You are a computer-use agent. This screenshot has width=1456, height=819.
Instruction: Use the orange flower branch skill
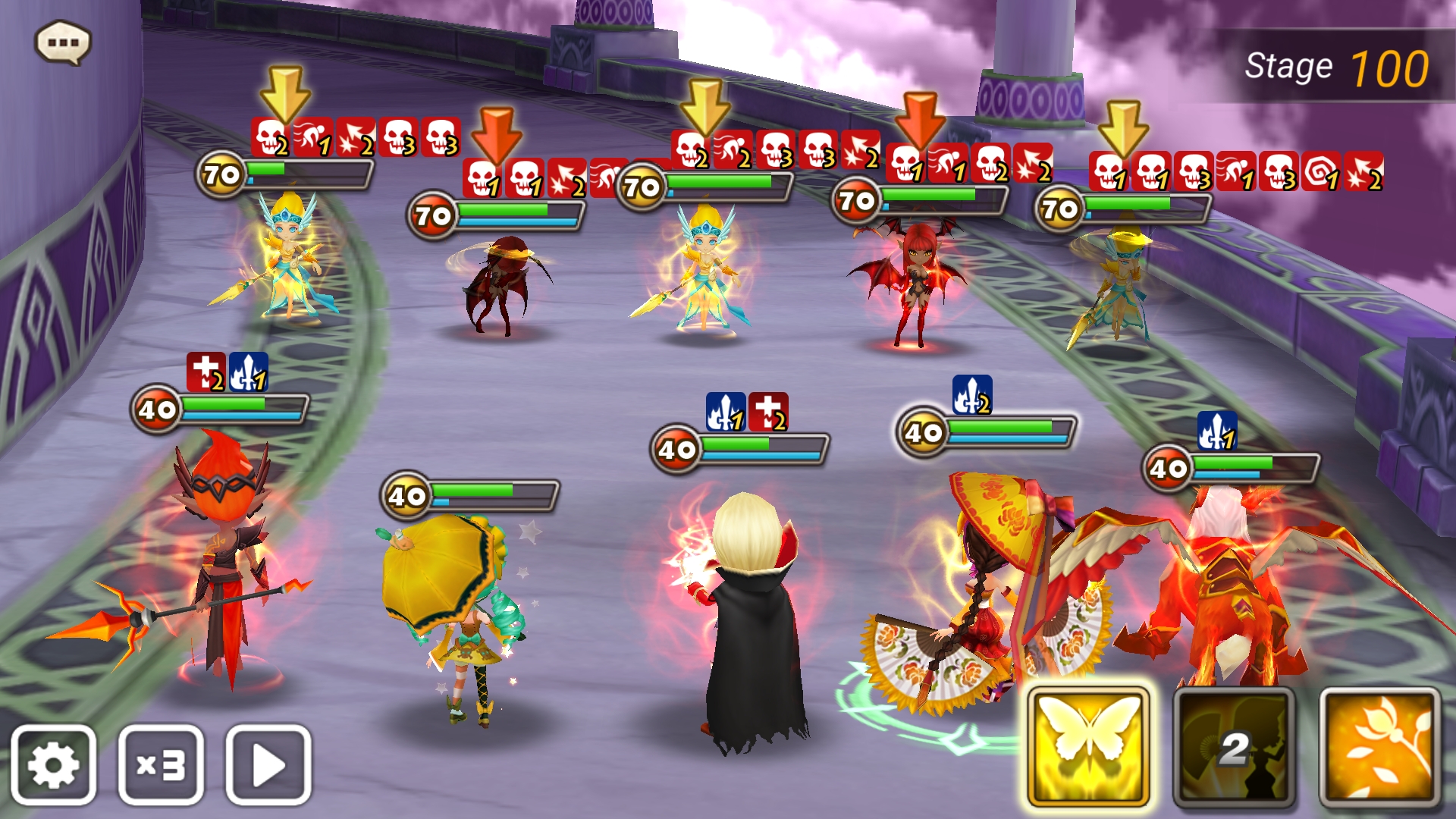(1379, 747)
